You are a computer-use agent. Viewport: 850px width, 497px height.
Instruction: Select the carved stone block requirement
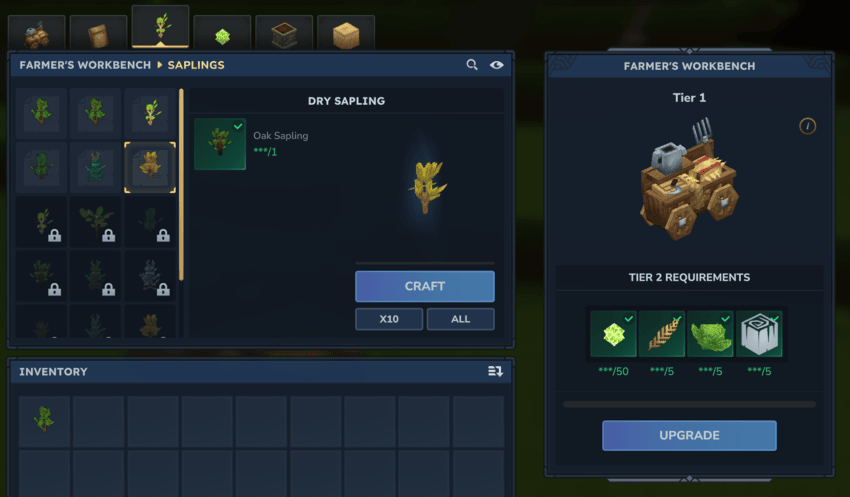pyautogui.click(x=760, y=334)
